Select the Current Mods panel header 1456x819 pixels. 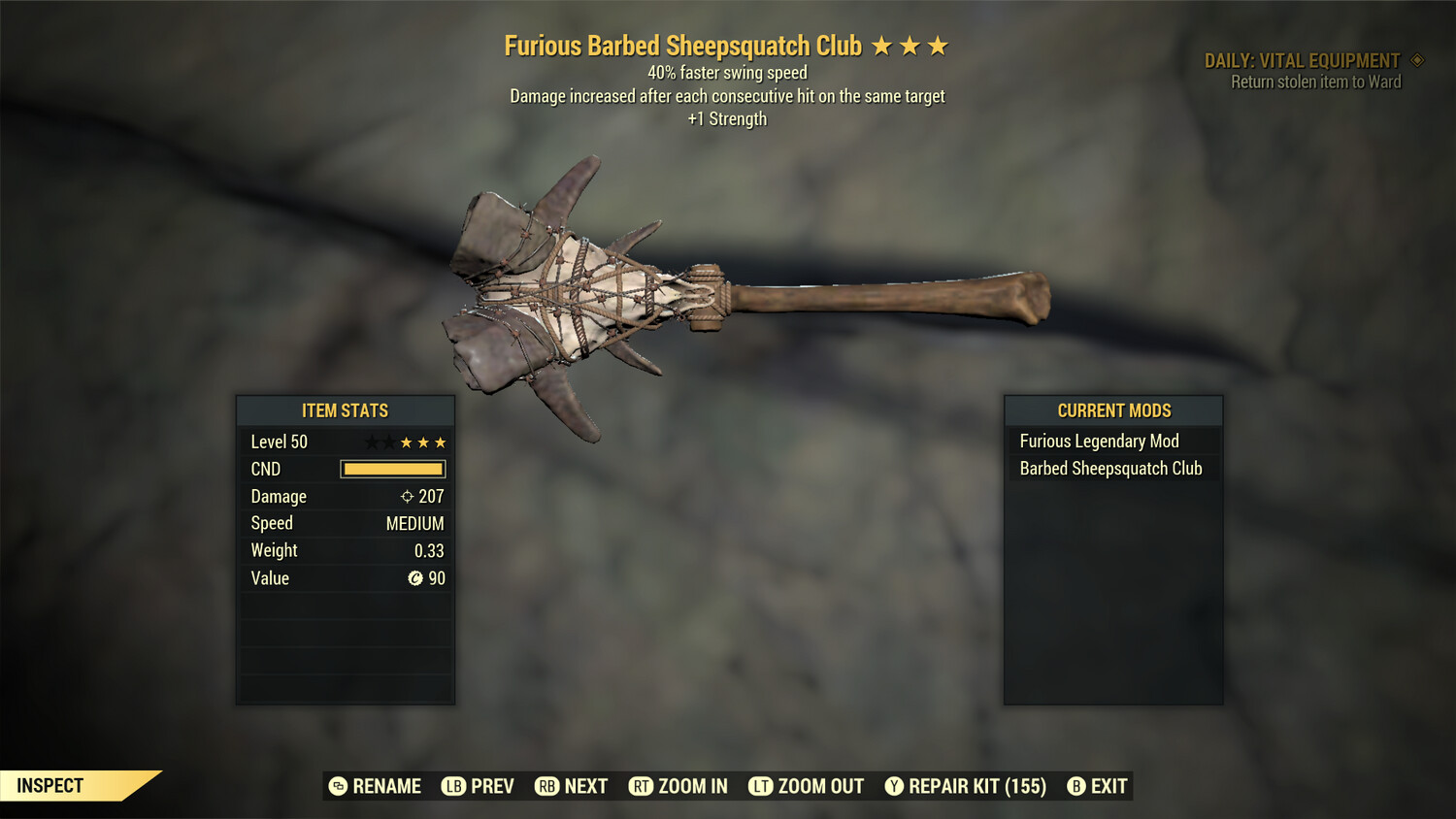[1113, 410]
